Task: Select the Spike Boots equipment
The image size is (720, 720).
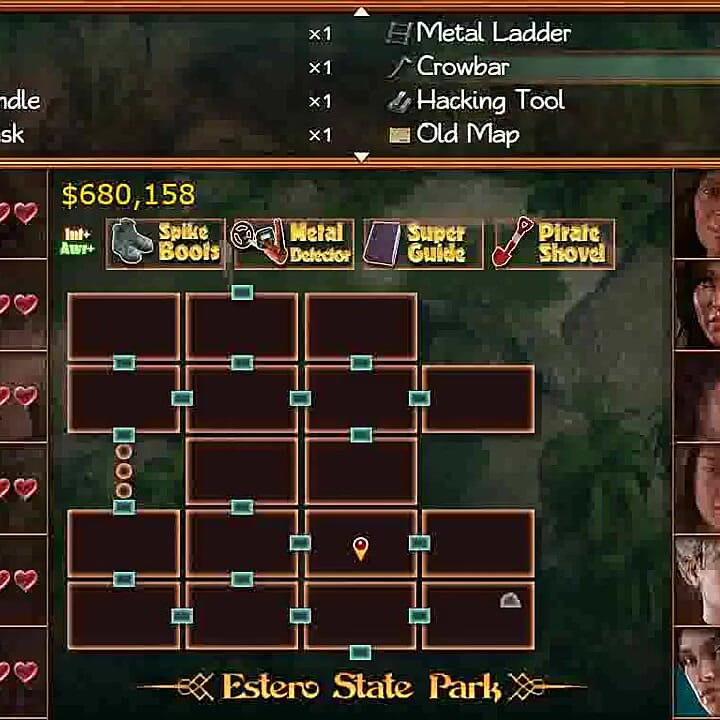Action: [166, 243]
